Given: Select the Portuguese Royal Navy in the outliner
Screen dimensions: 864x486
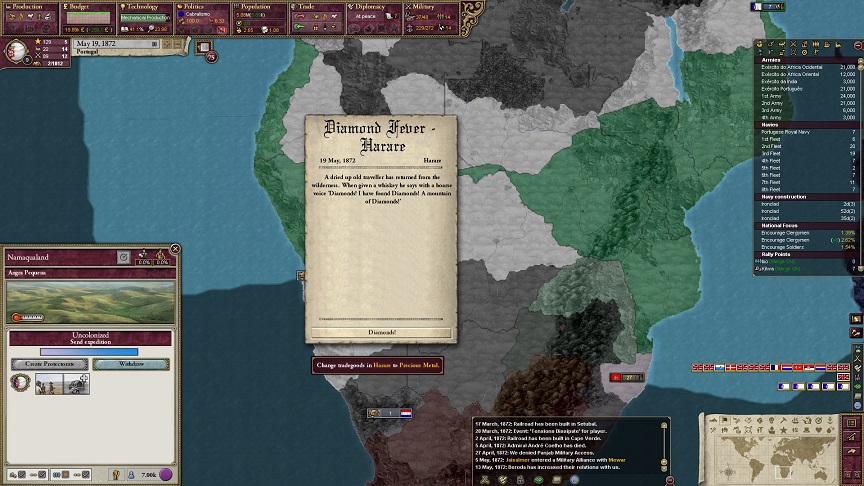Looking at the screenshot, I should [792, 131].
